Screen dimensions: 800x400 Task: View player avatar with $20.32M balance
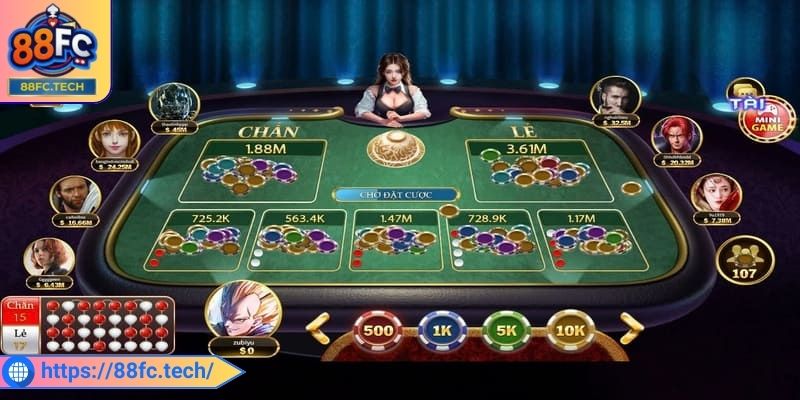click(x=675, y=135)
